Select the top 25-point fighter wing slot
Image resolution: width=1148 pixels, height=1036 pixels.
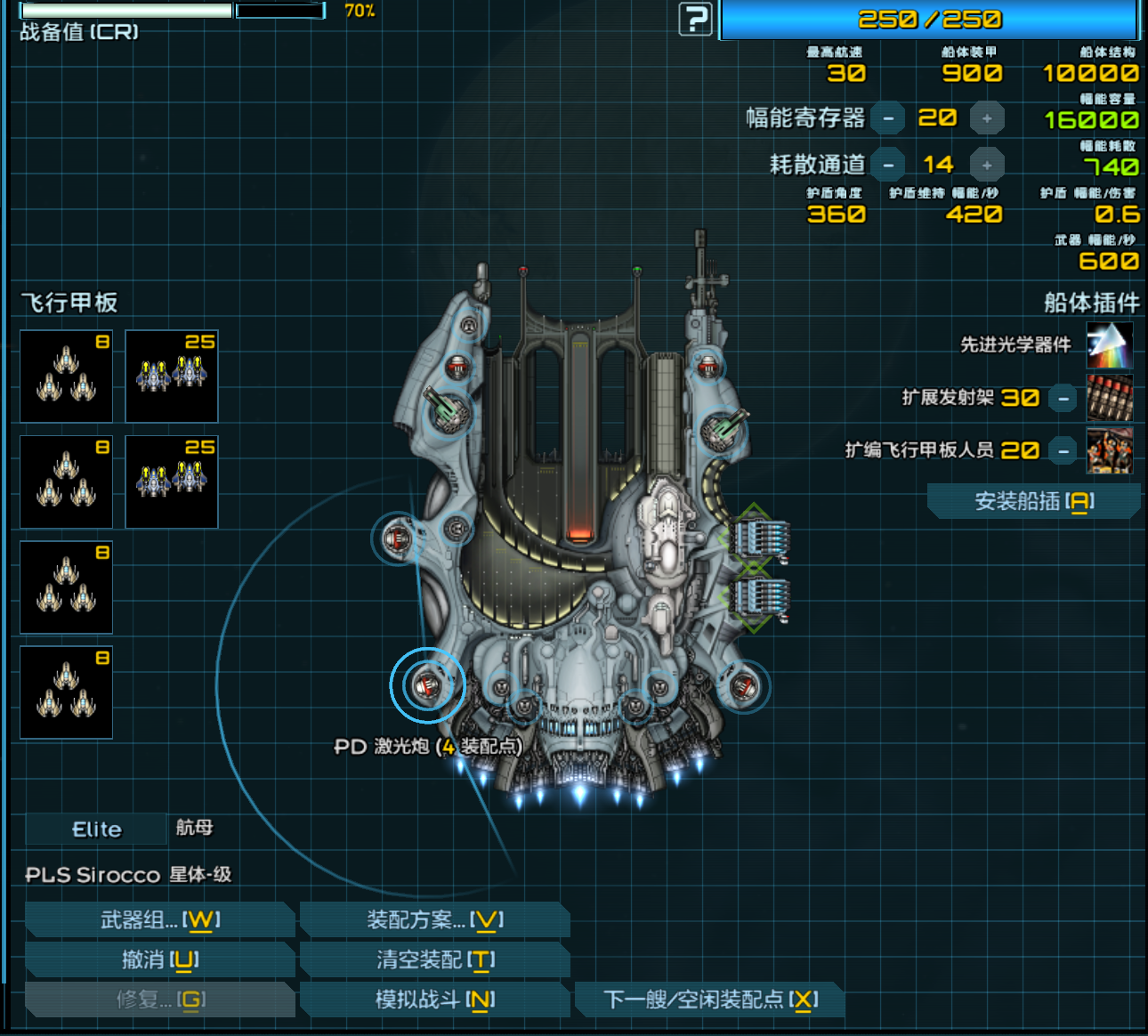pos(172,376)
